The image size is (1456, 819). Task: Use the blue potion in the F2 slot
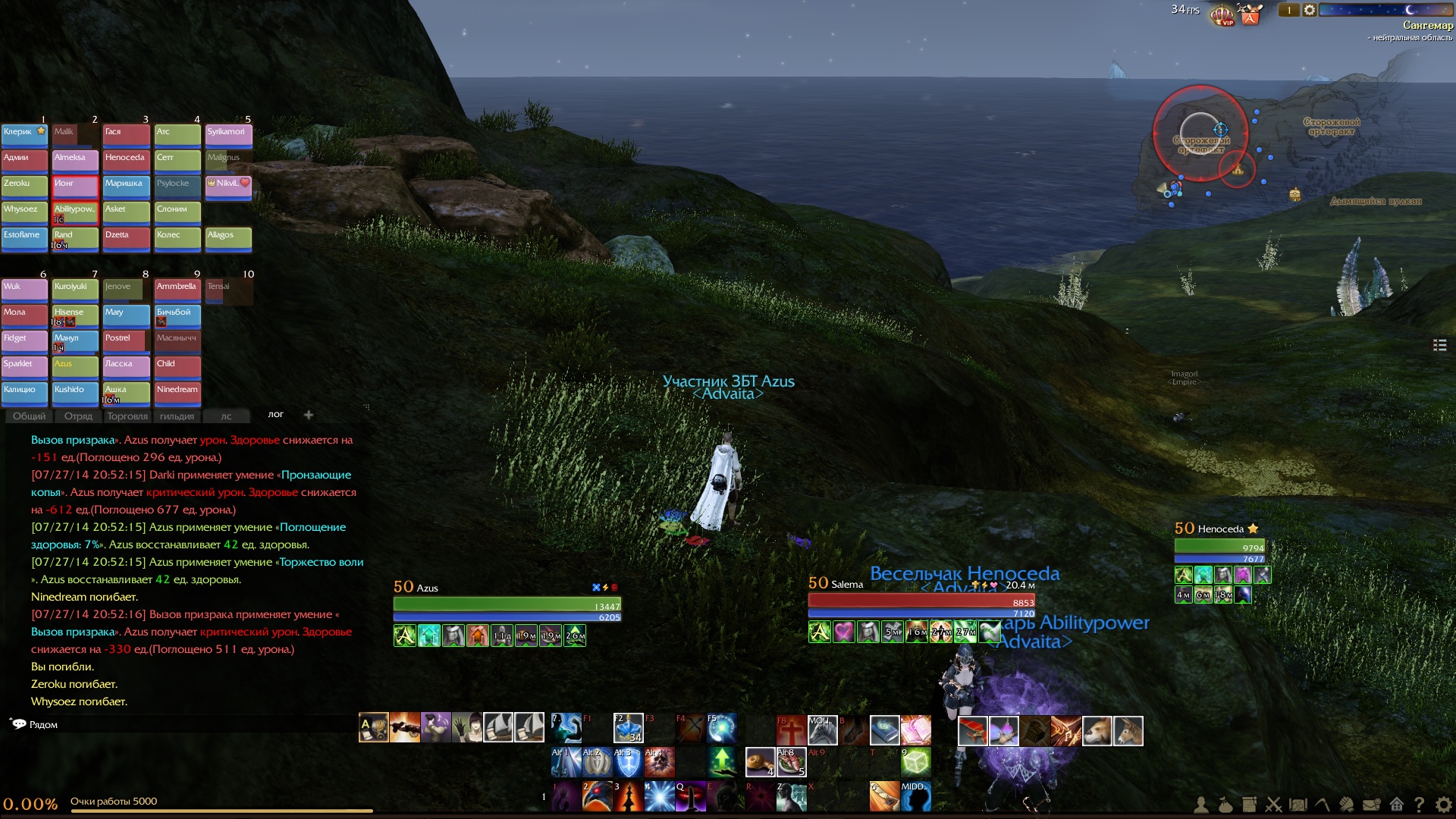click(629, 728)
